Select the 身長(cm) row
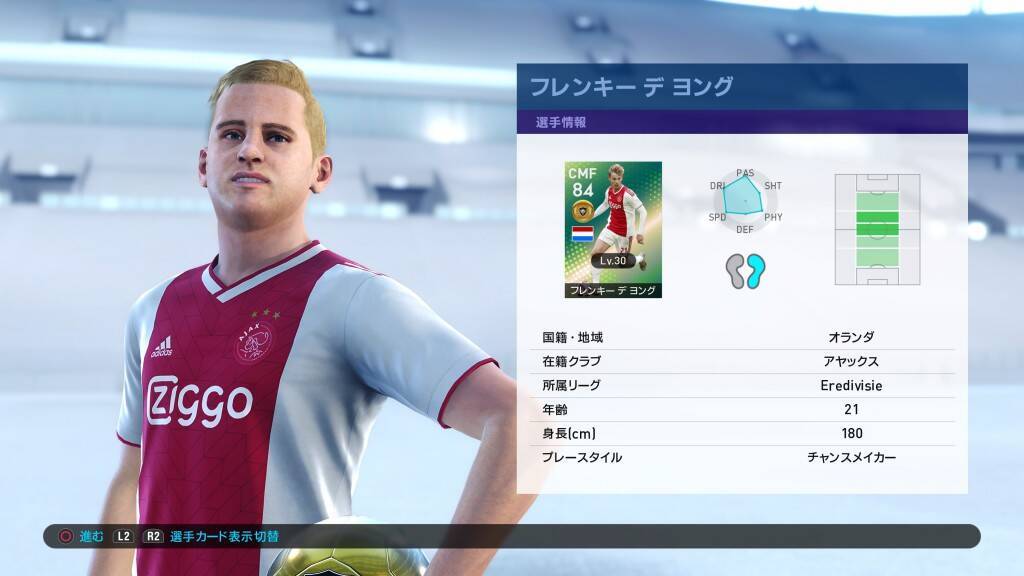The height and width of the screenshot is (576, 1024). point(741,433)
